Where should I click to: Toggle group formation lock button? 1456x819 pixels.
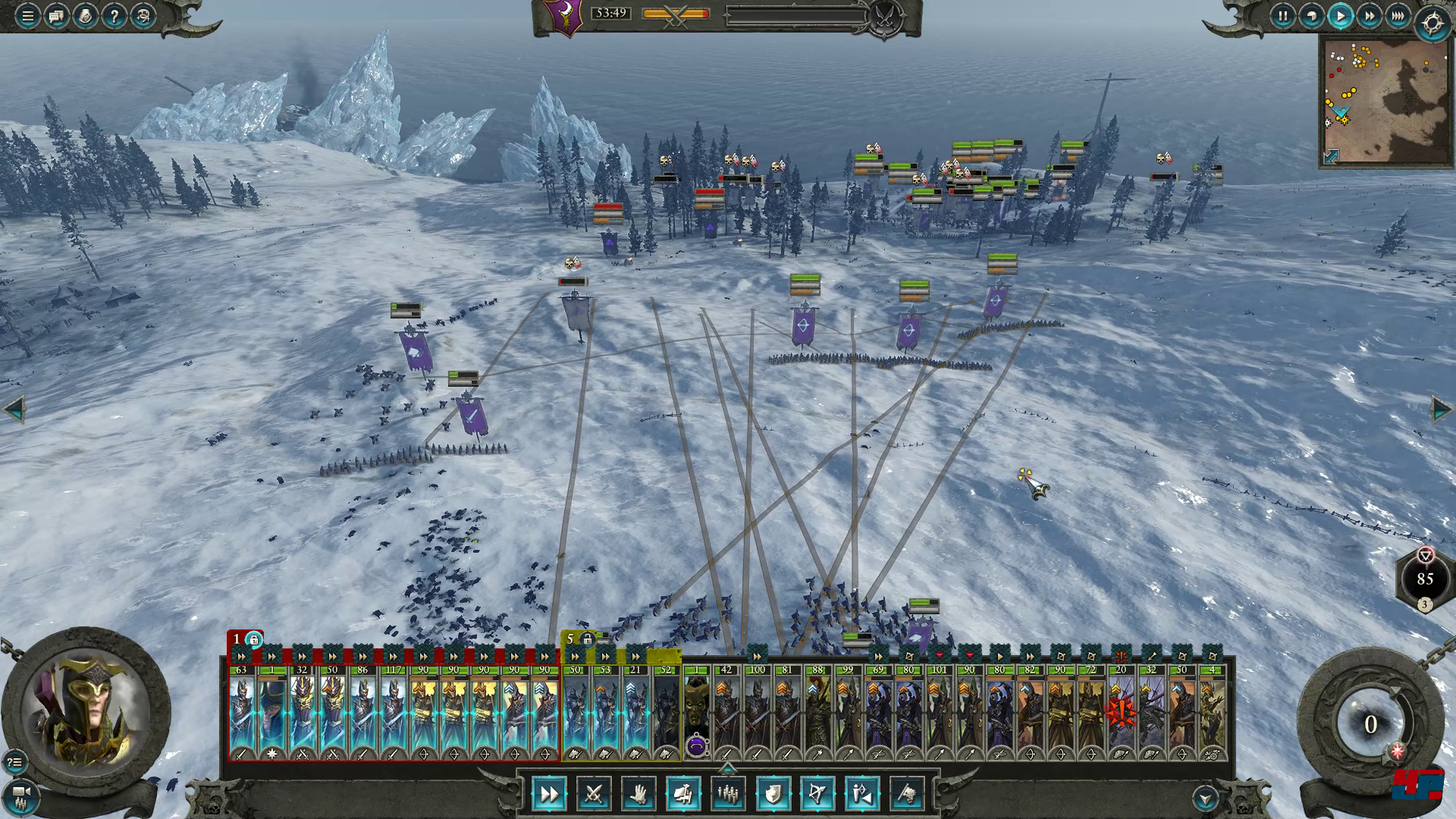(683, 794)
